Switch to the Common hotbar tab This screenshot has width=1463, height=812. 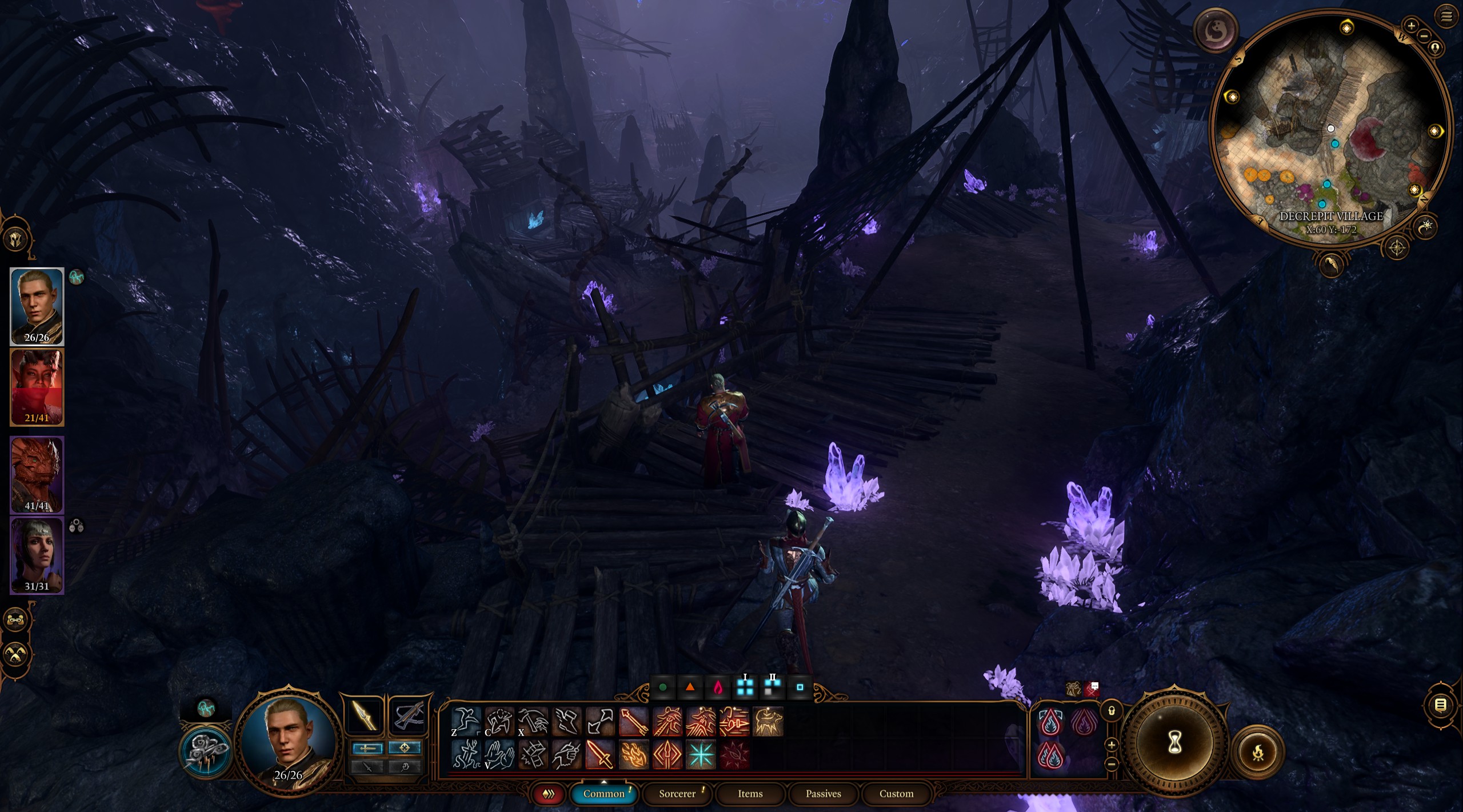(603, 794)
